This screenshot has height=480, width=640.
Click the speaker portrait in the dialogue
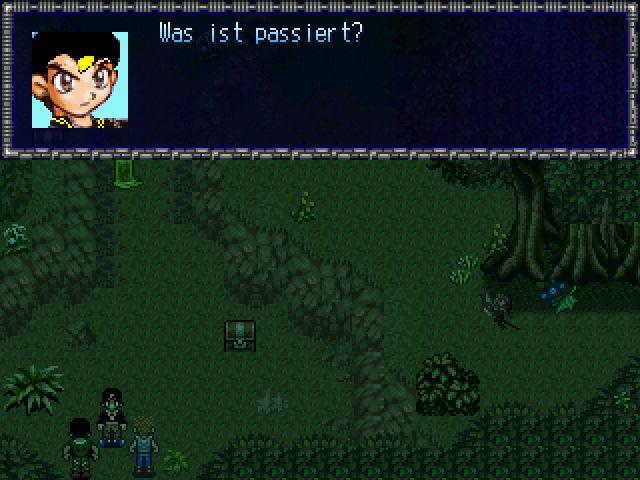(80, 80)
